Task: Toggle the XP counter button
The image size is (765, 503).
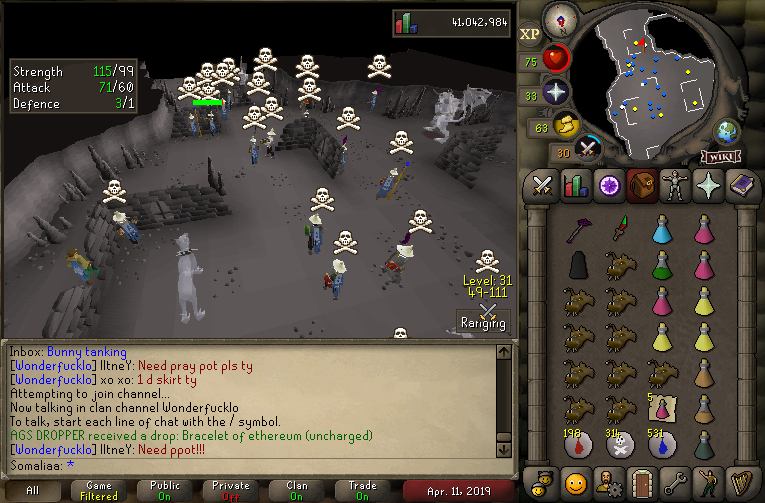Action: [530, 34]
